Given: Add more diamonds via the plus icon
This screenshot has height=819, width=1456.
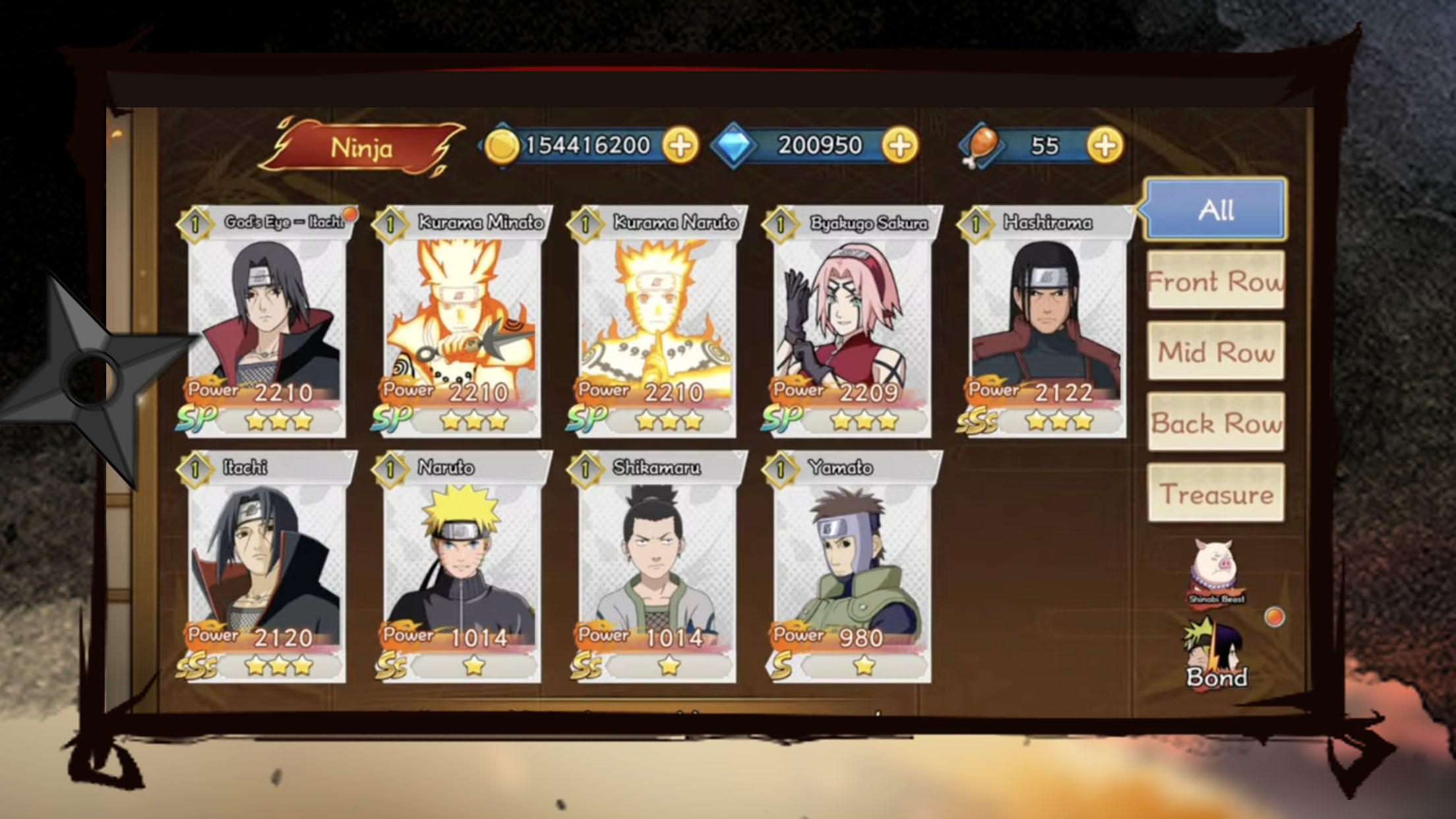Looking at the screenshot, I should coord(899,146).
